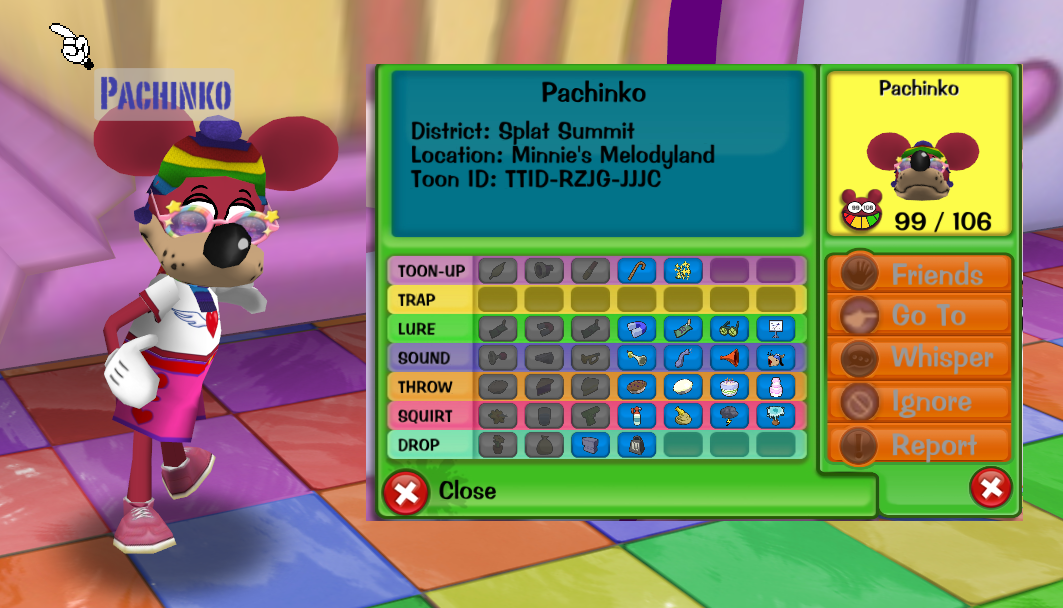
Task: Choose the elephant trunk Sound gag
Action: coord(683,357)
